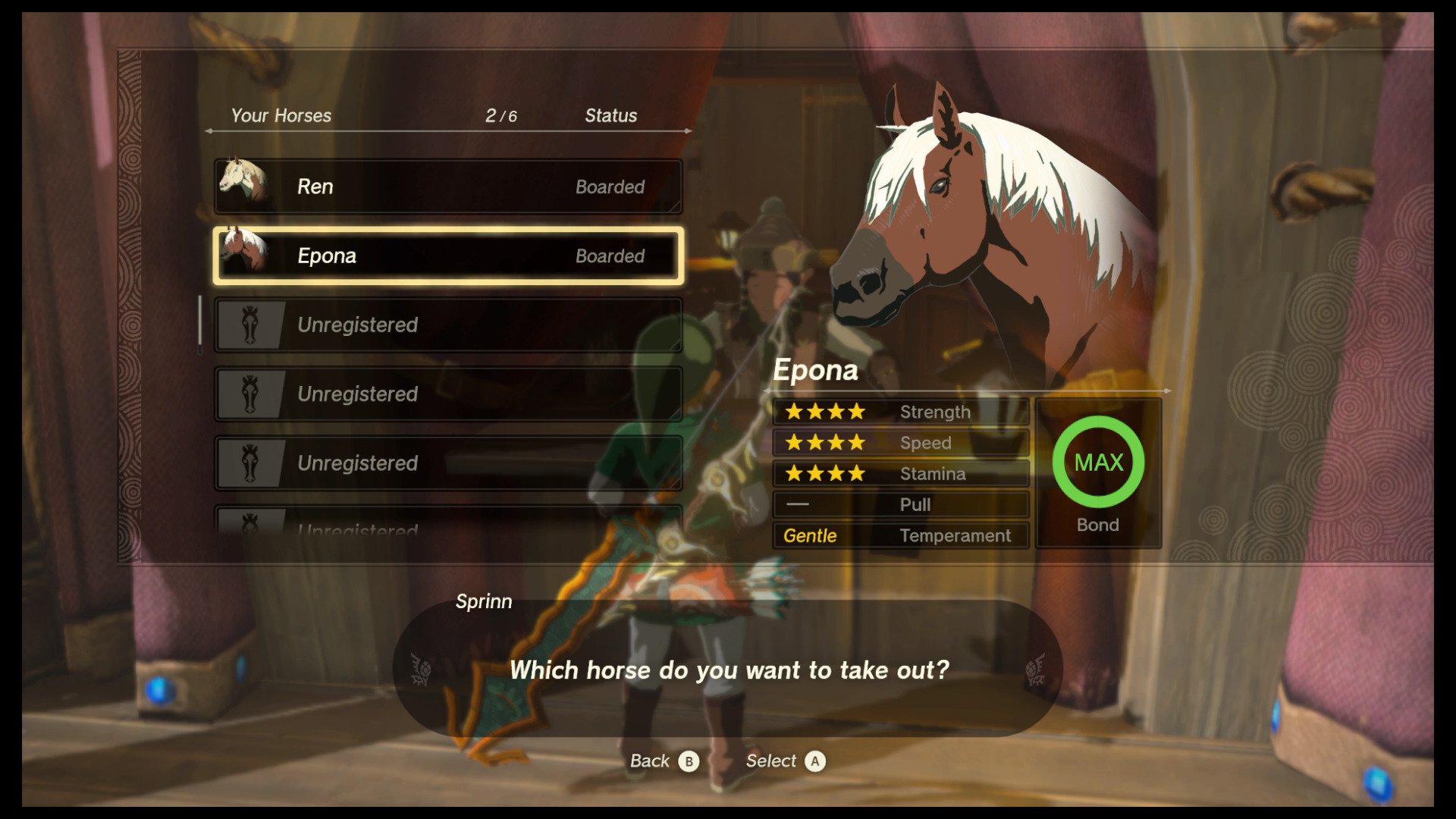Image resolution: width=1456 pixels, height=819 pixels.
Task: Click the Epona horse portrait thumbnail
Action: coord(244,252)
